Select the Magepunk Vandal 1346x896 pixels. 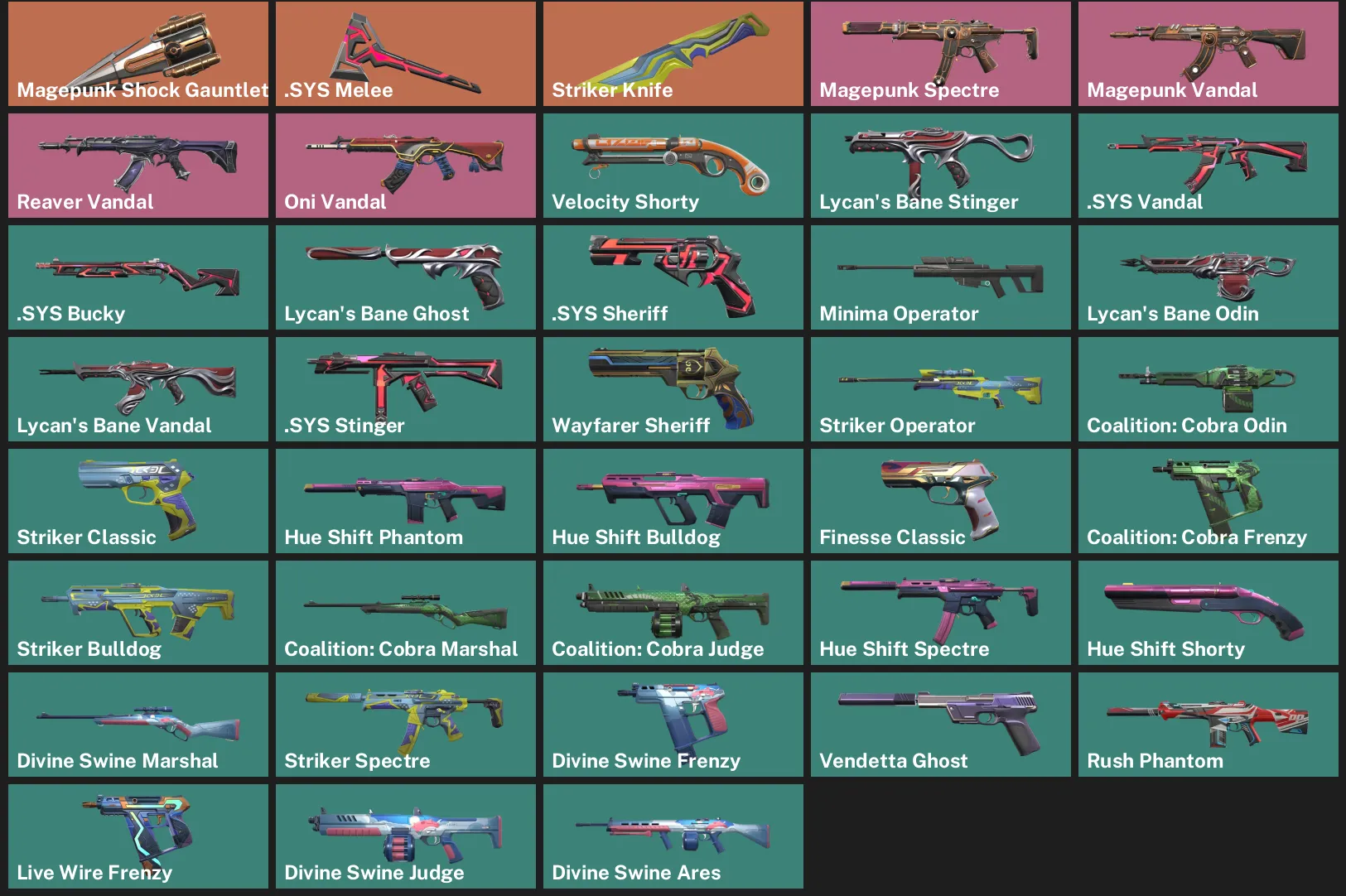point(1208,53)
